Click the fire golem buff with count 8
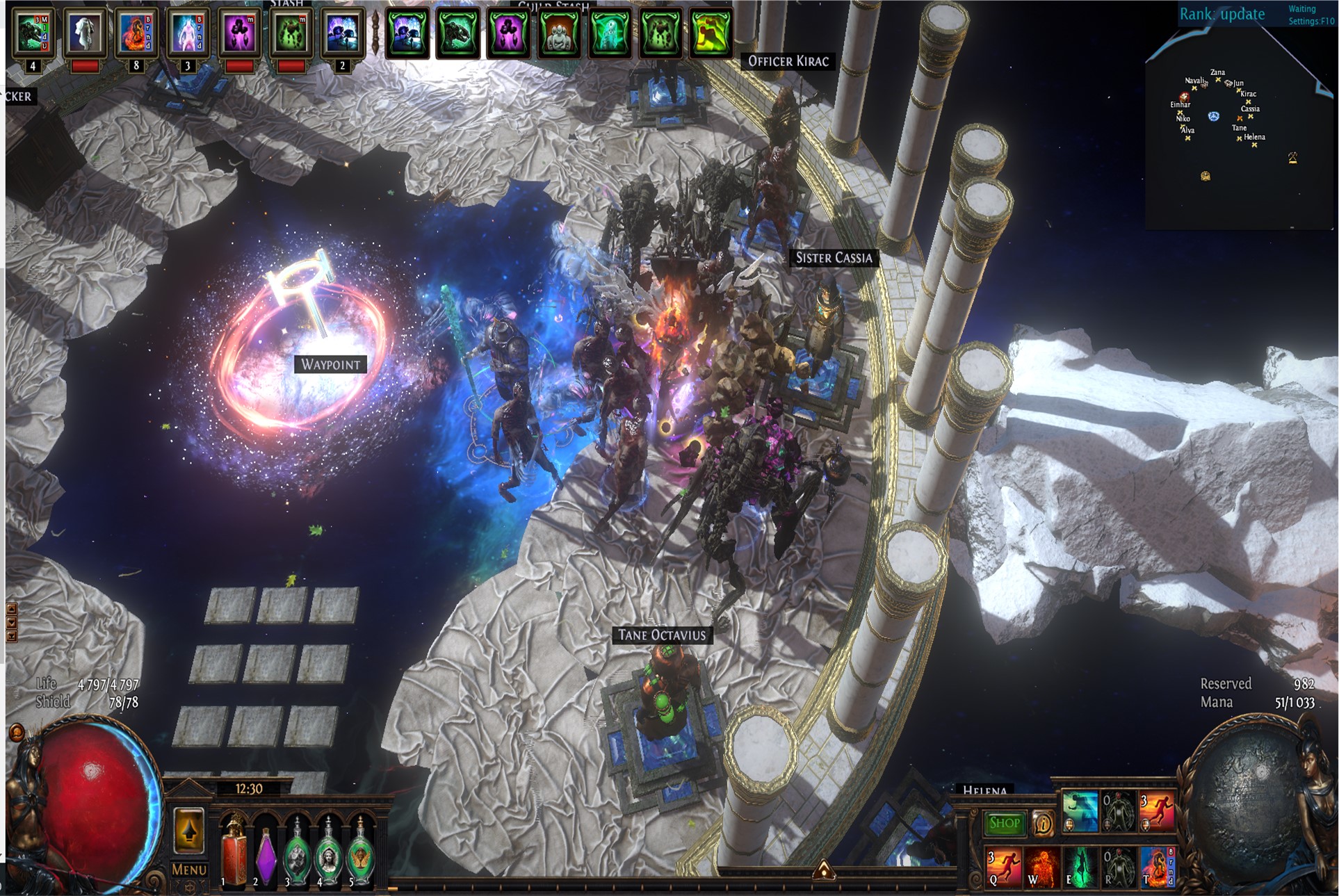 (136, 33)
